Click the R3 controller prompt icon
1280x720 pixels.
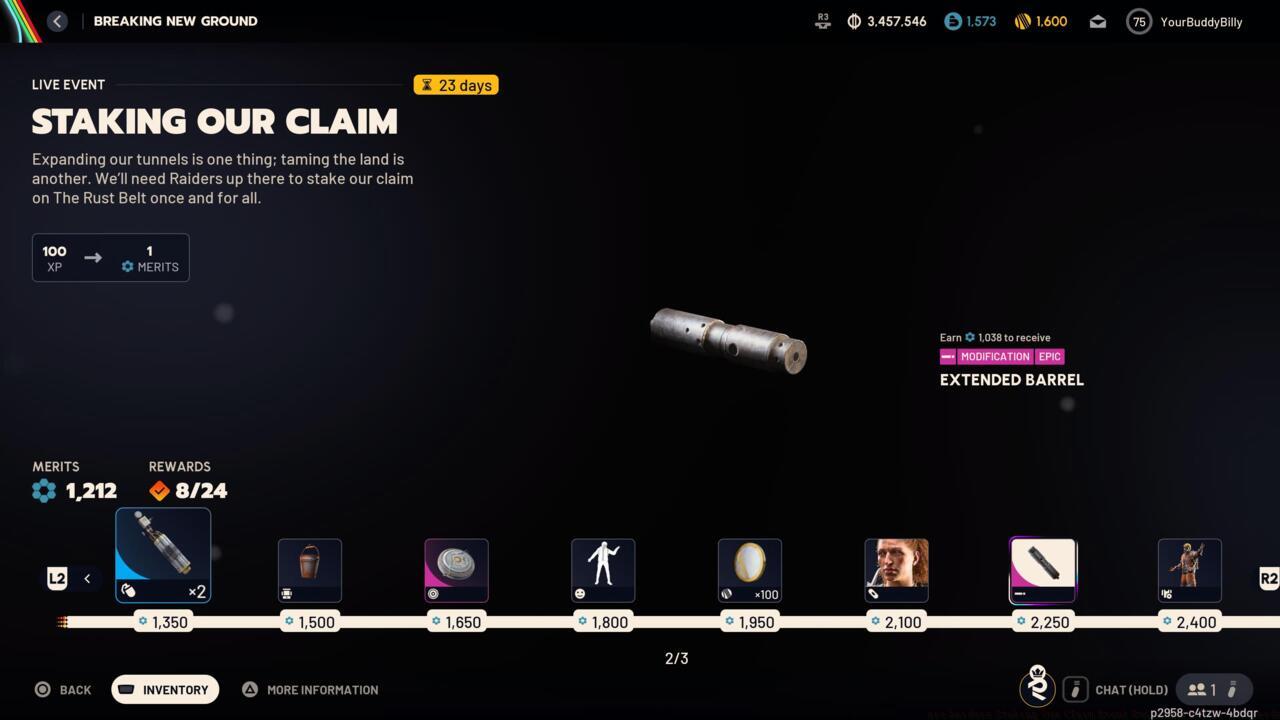pos(822,20)
